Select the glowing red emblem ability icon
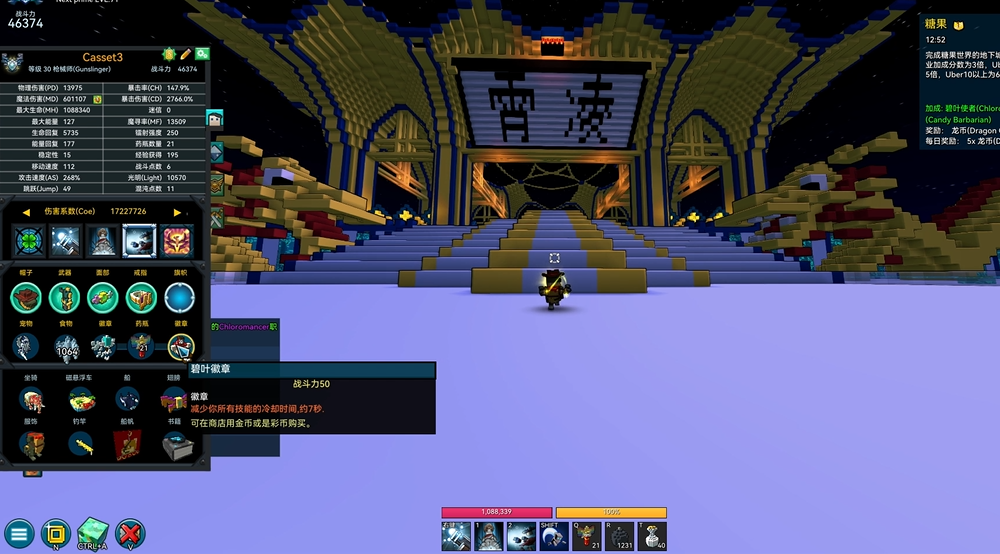 pyautogui.click(x=177, y=241)
